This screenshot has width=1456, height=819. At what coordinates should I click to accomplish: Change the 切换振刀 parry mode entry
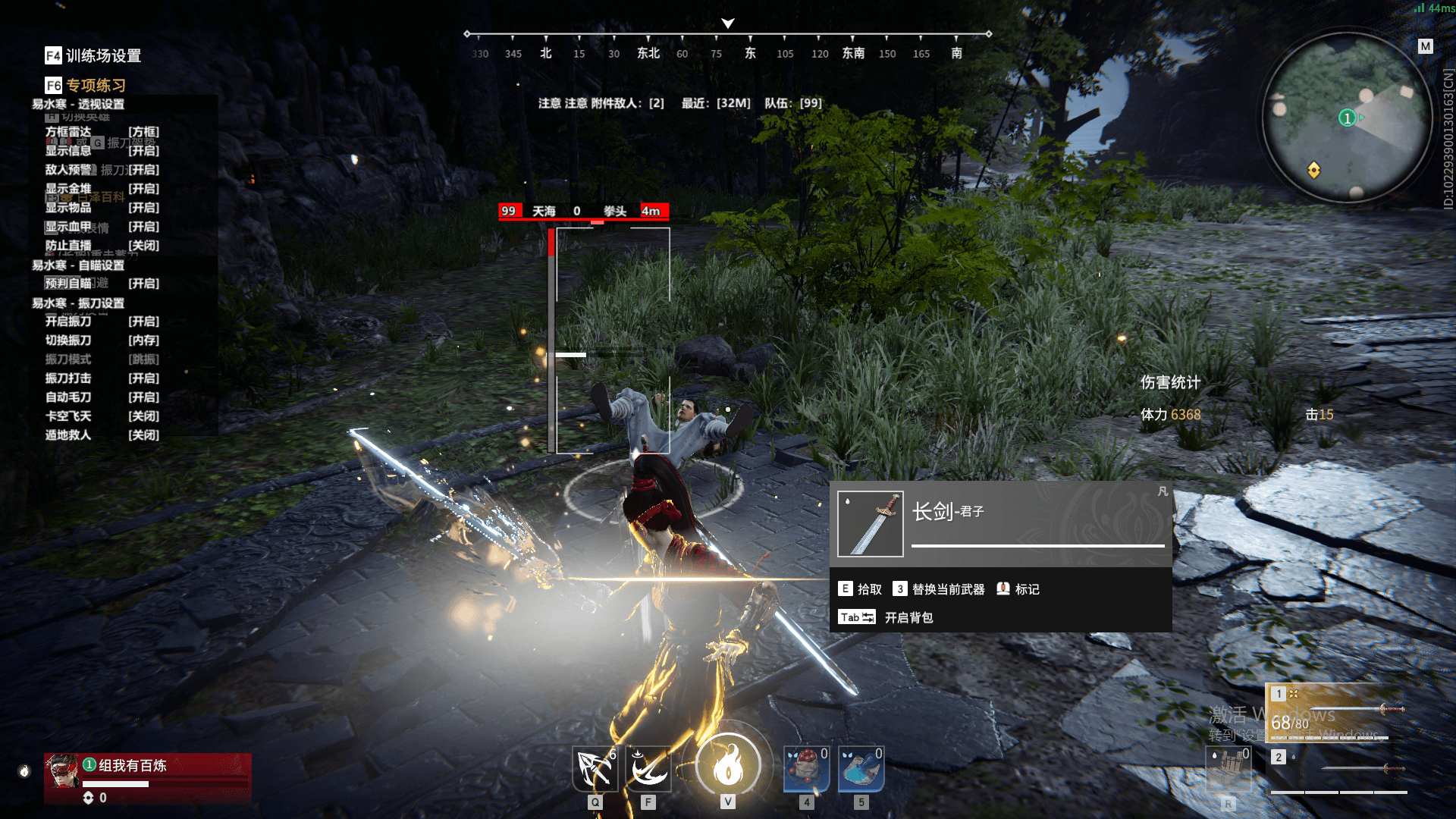pyautogui.click(x=102, y=340)
